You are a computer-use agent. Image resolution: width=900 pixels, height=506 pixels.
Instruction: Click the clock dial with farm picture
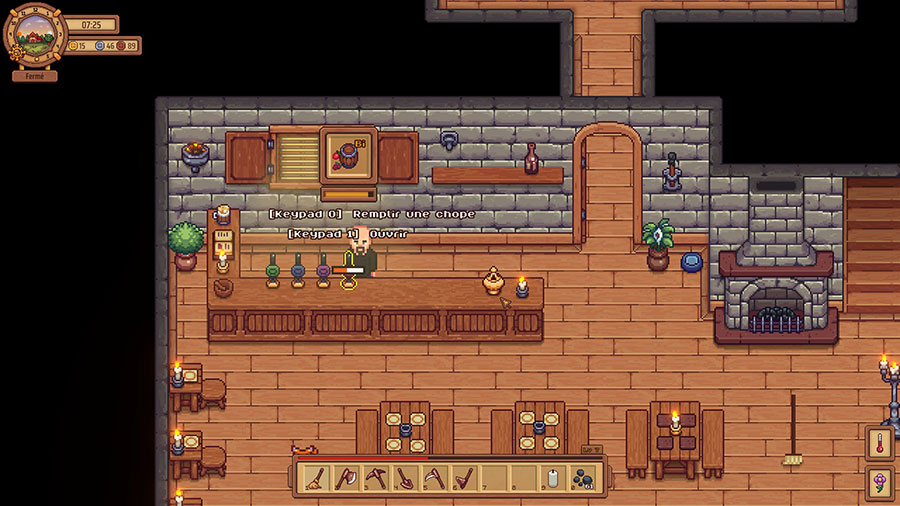pos(36,36)
